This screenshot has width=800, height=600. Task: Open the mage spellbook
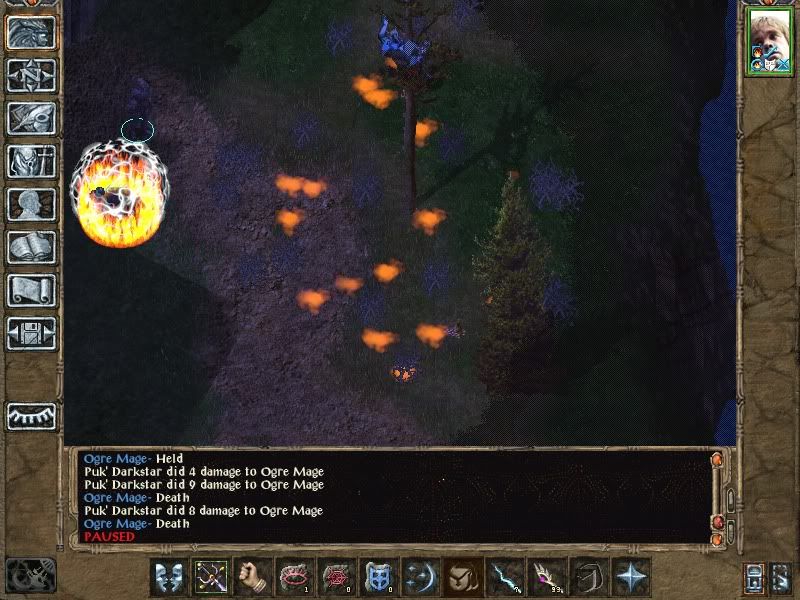coord(31,247)
